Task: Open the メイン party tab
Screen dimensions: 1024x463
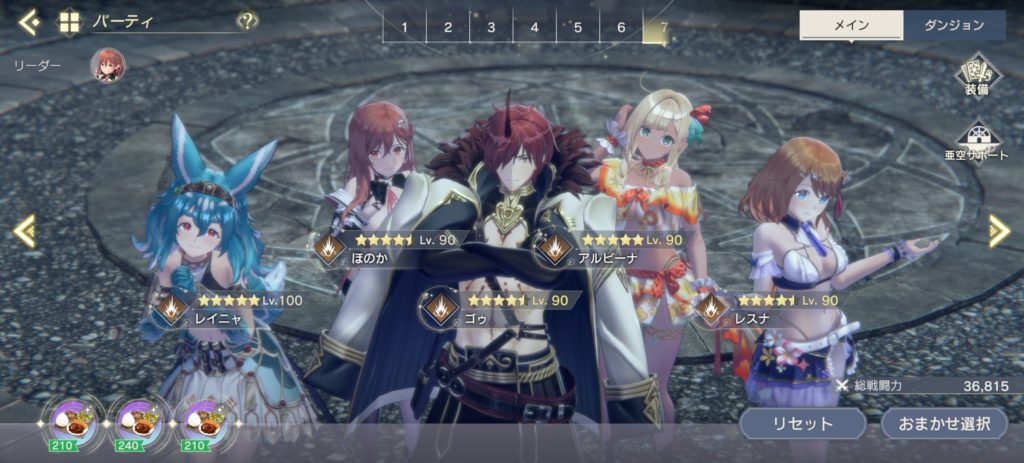Action: pos(851,26)
